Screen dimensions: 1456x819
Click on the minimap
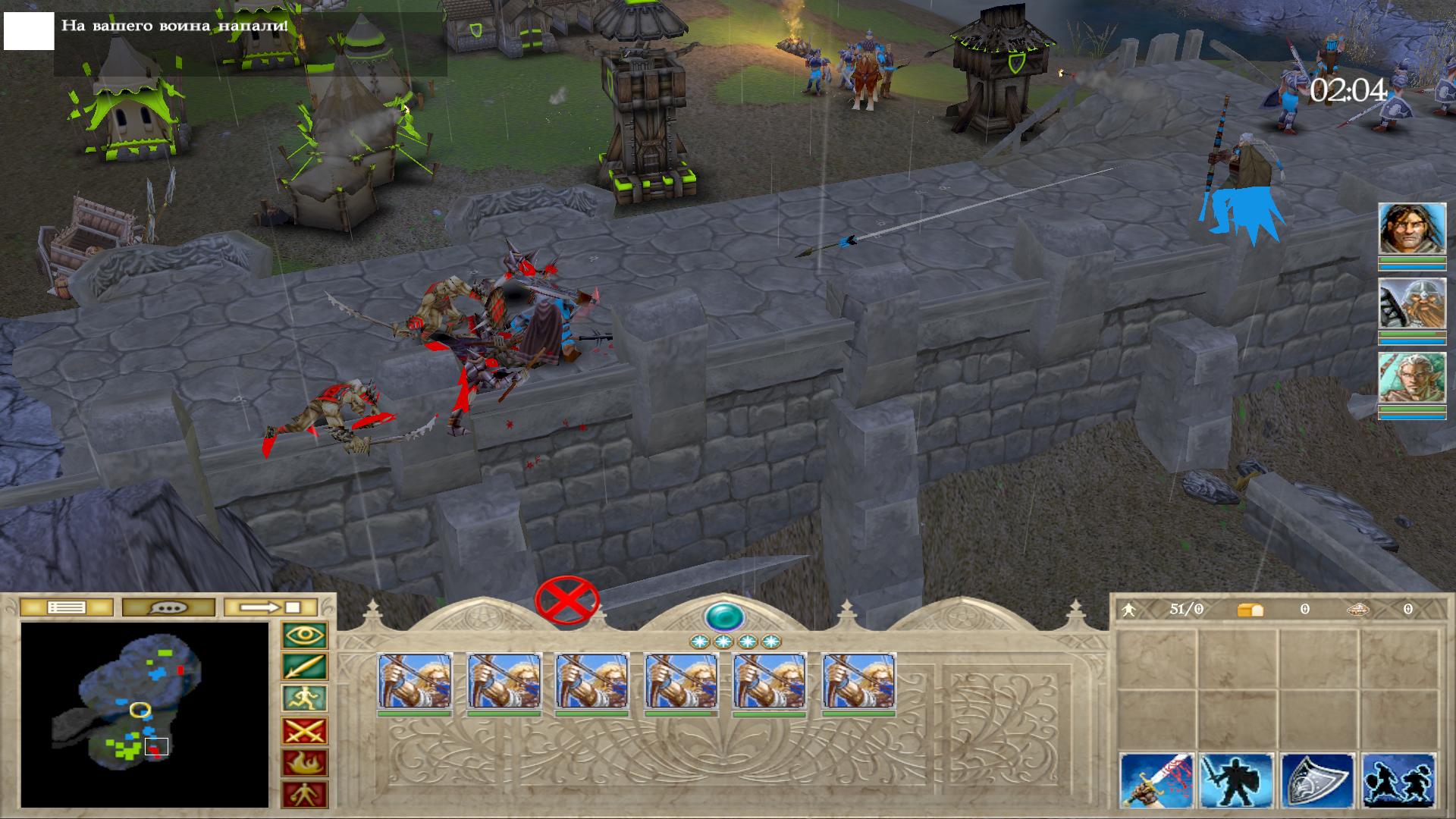click(x=144, y=714)
